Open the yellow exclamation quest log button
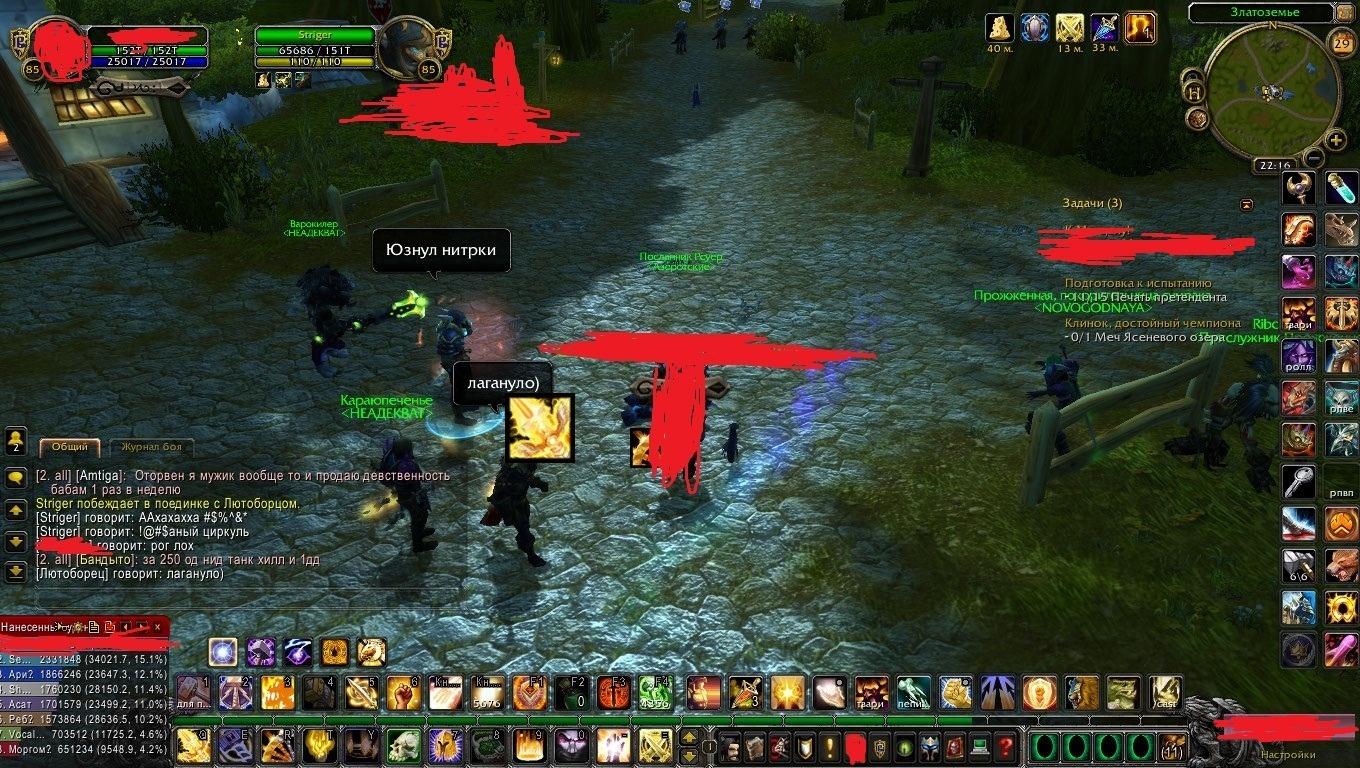The image size is (1360, 768). click(x=830, y=746)
